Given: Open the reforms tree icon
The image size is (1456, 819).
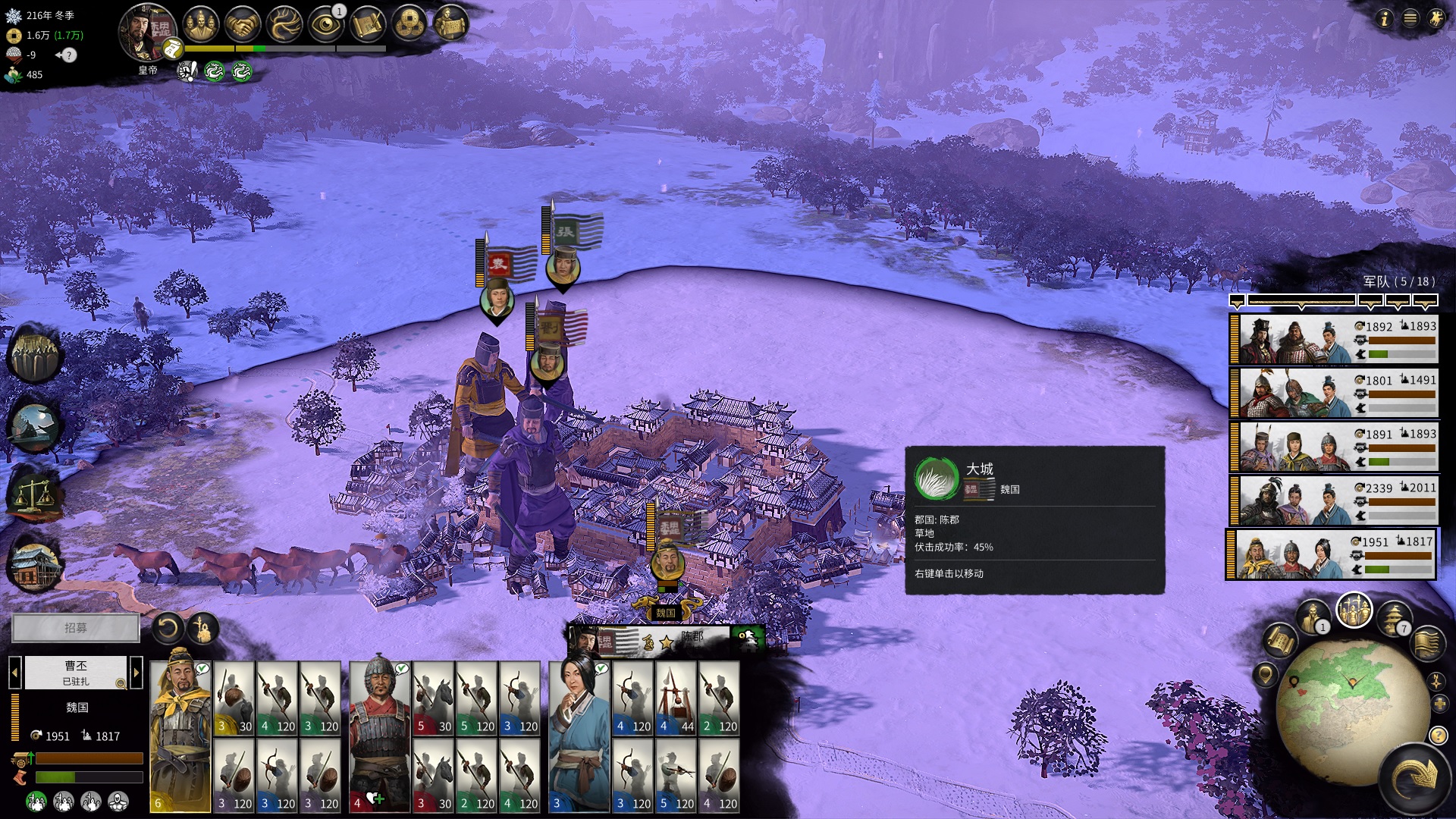Looking at the screenshot, I should pos(284,25).
